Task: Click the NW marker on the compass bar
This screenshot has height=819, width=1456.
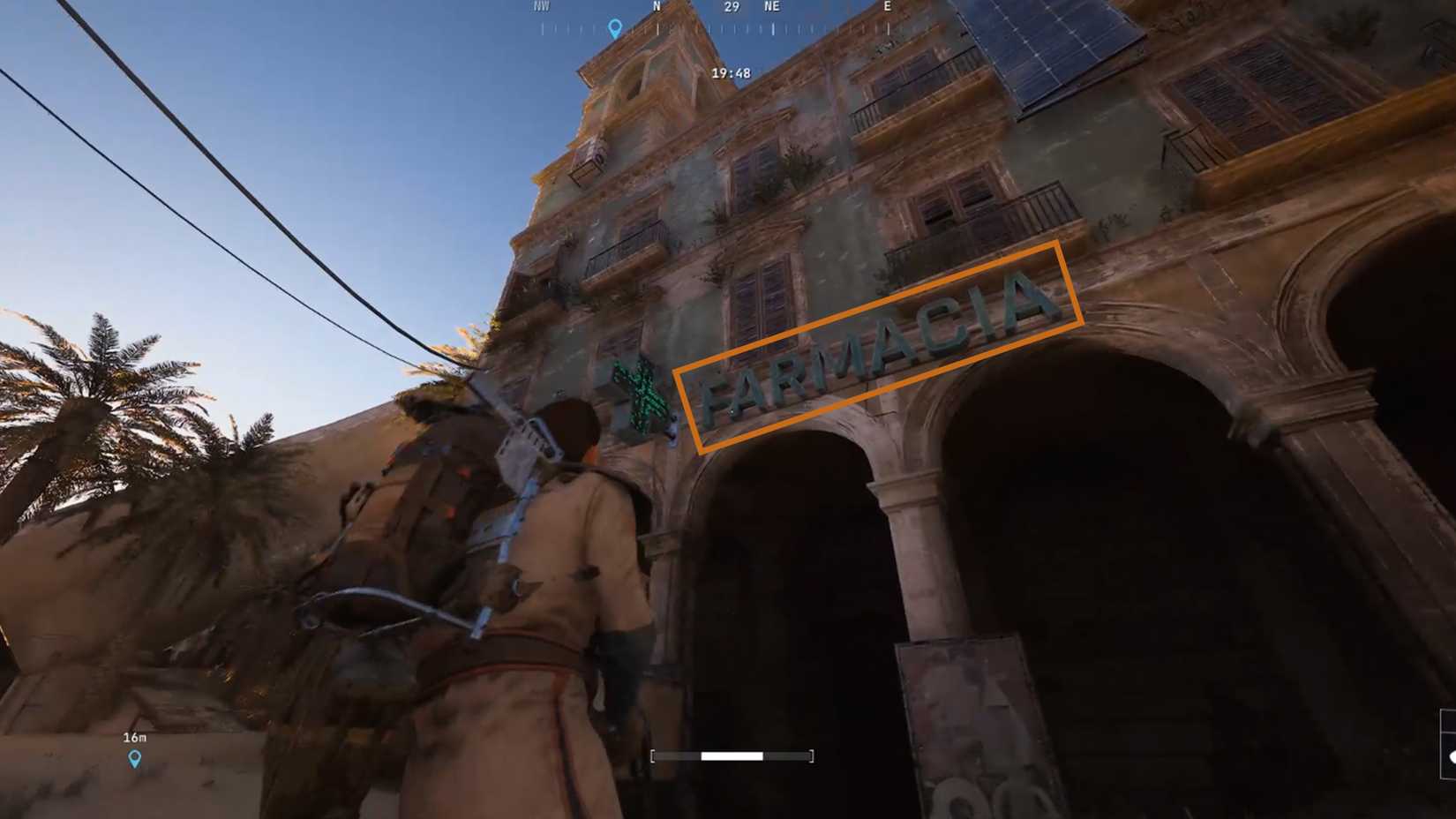Action: 540,6
